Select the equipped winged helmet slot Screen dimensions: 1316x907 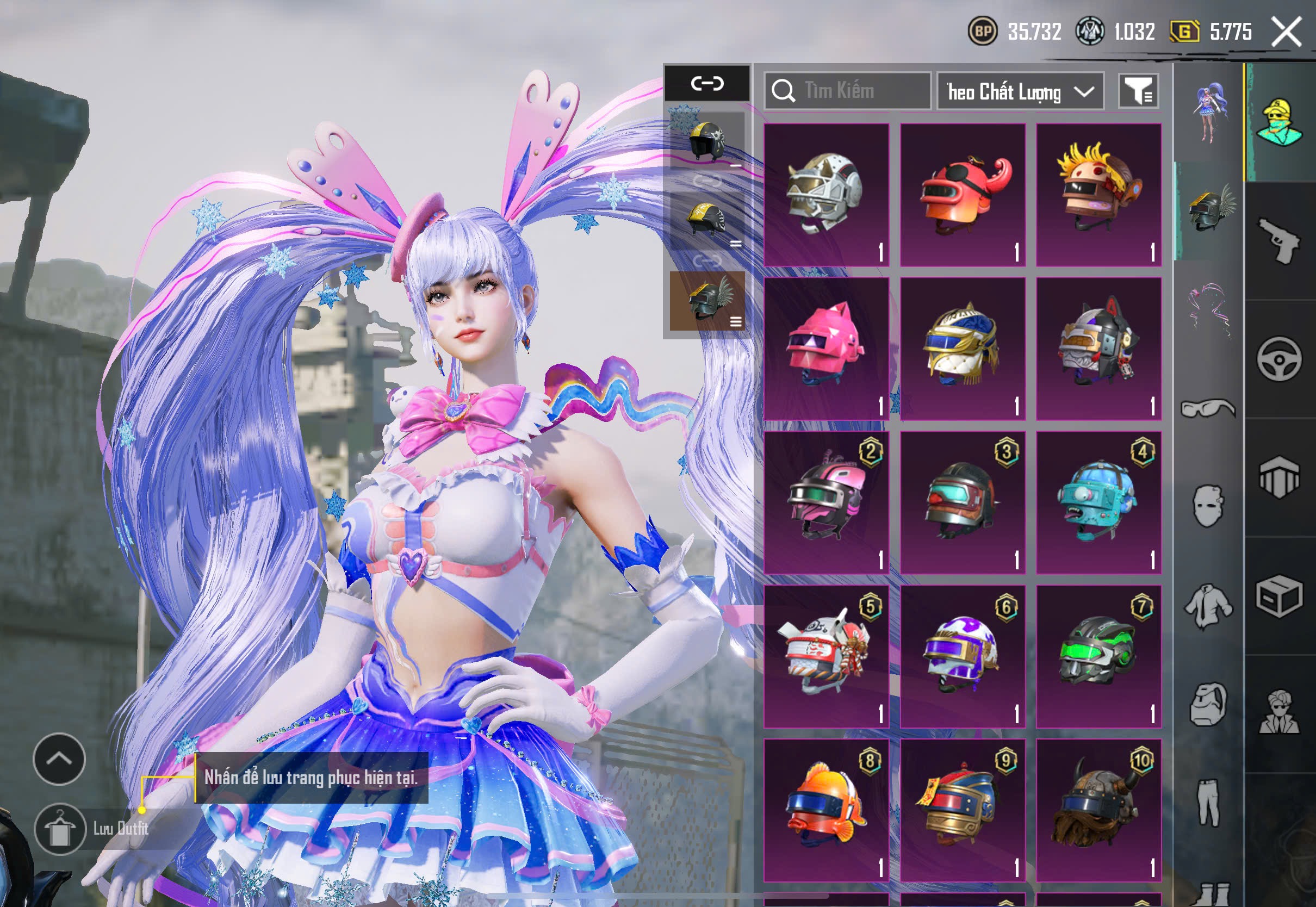click(707, 301)
